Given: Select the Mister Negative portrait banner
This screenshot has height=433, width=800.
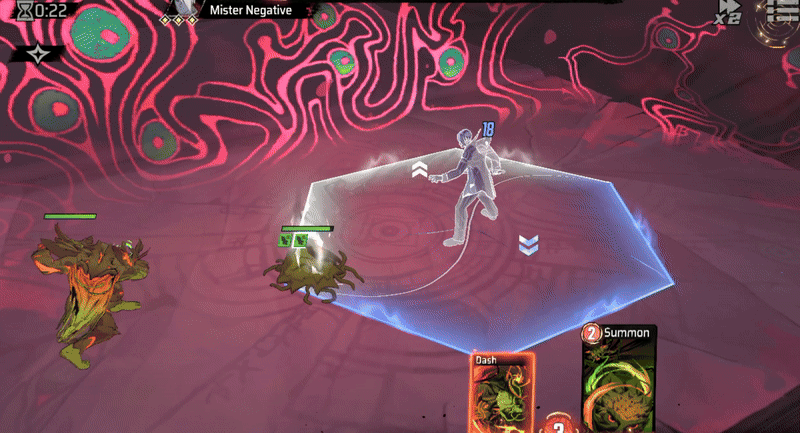Looking at the screenshot, I should point(240,11).
